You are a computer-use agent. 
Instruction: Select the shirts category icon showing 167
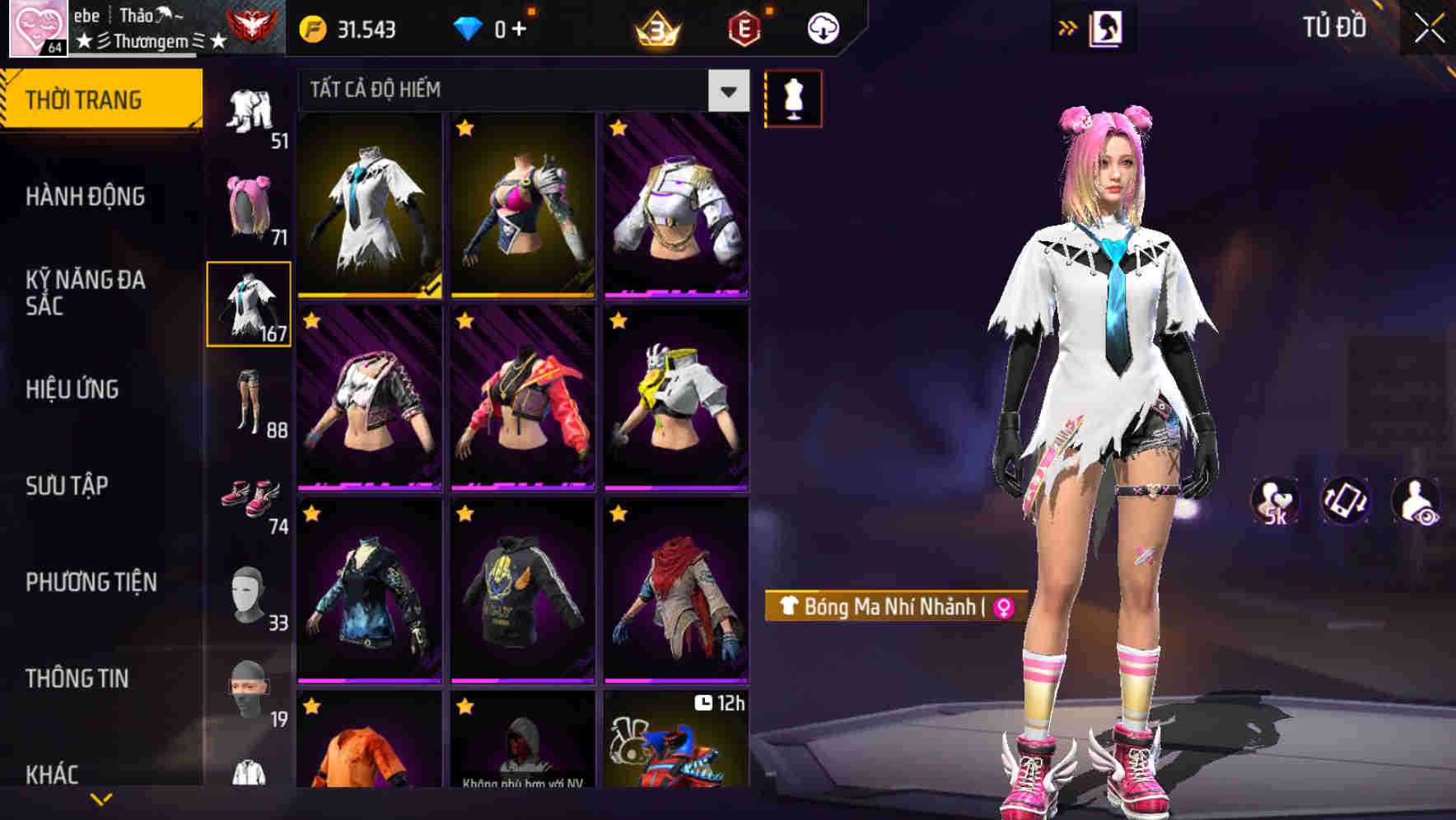click(x=250, y=305)
